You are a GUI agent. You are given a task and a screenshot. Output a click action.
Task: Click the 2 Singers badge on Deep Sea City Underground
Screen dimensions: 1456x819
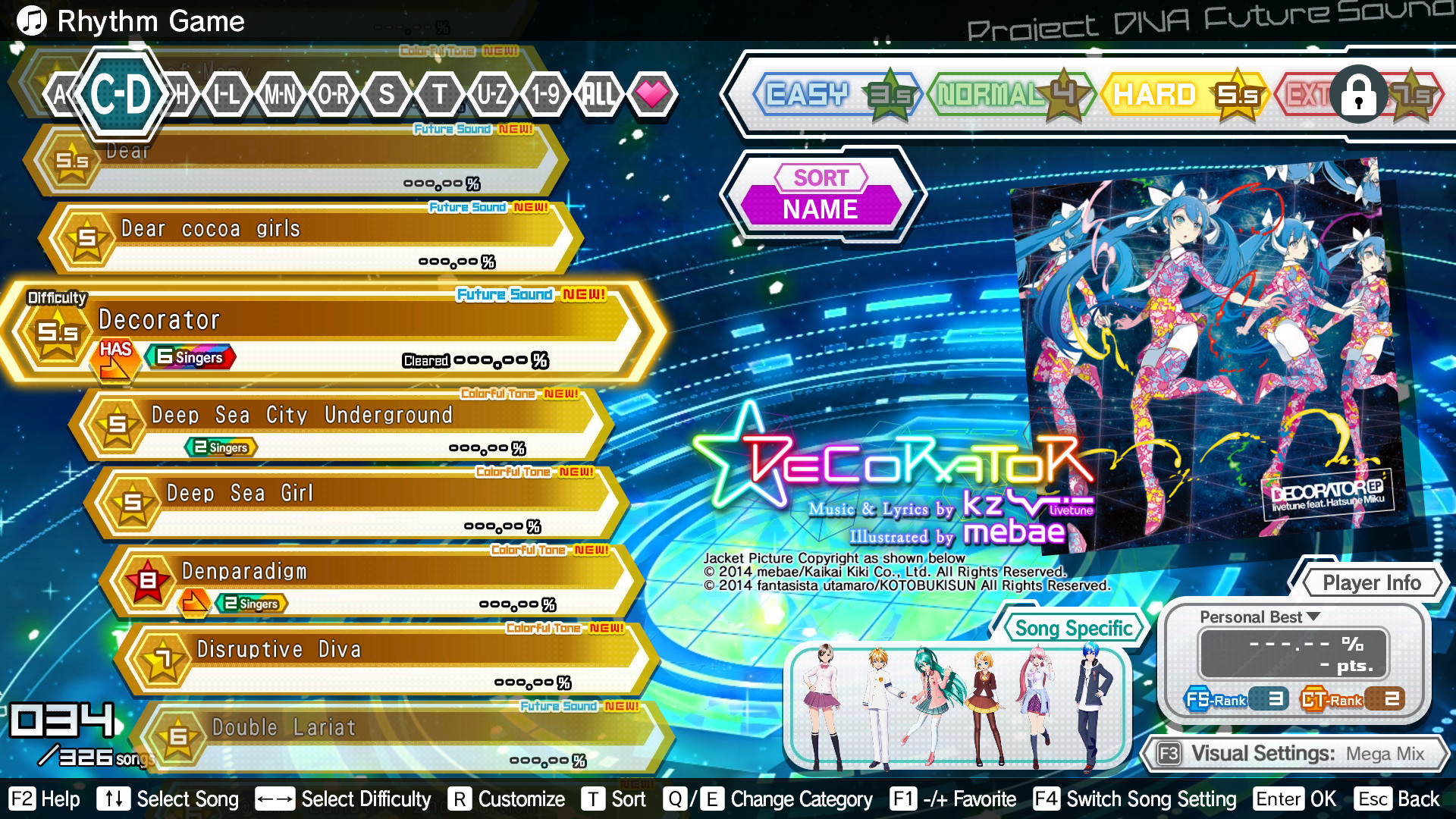(x=221, y=447)
